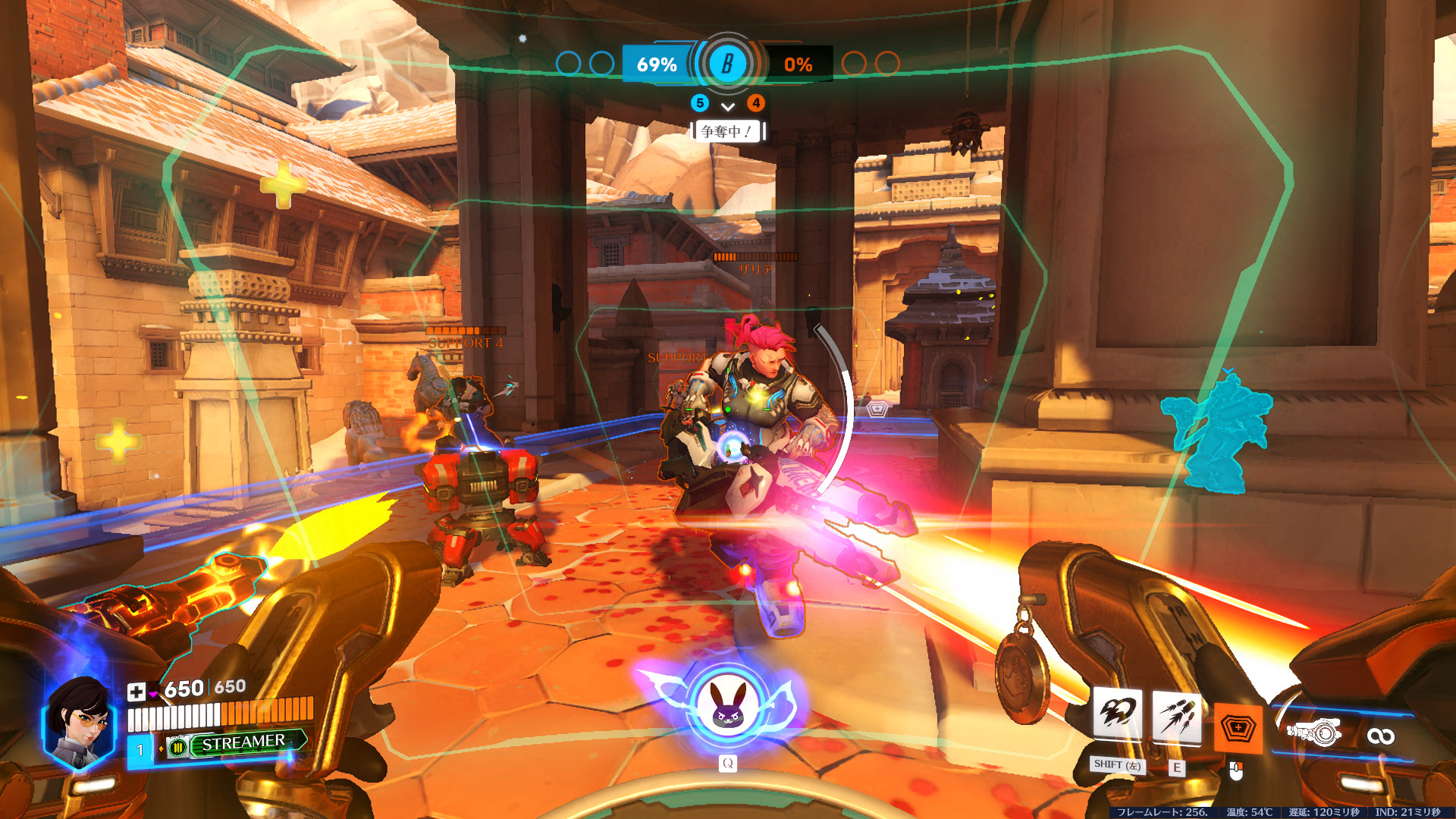The image size is (1456, 819).
Task: Trigger the bunny Self-Destruct ultimate icon
Action: pyautogui.click(x=727, y=708)
